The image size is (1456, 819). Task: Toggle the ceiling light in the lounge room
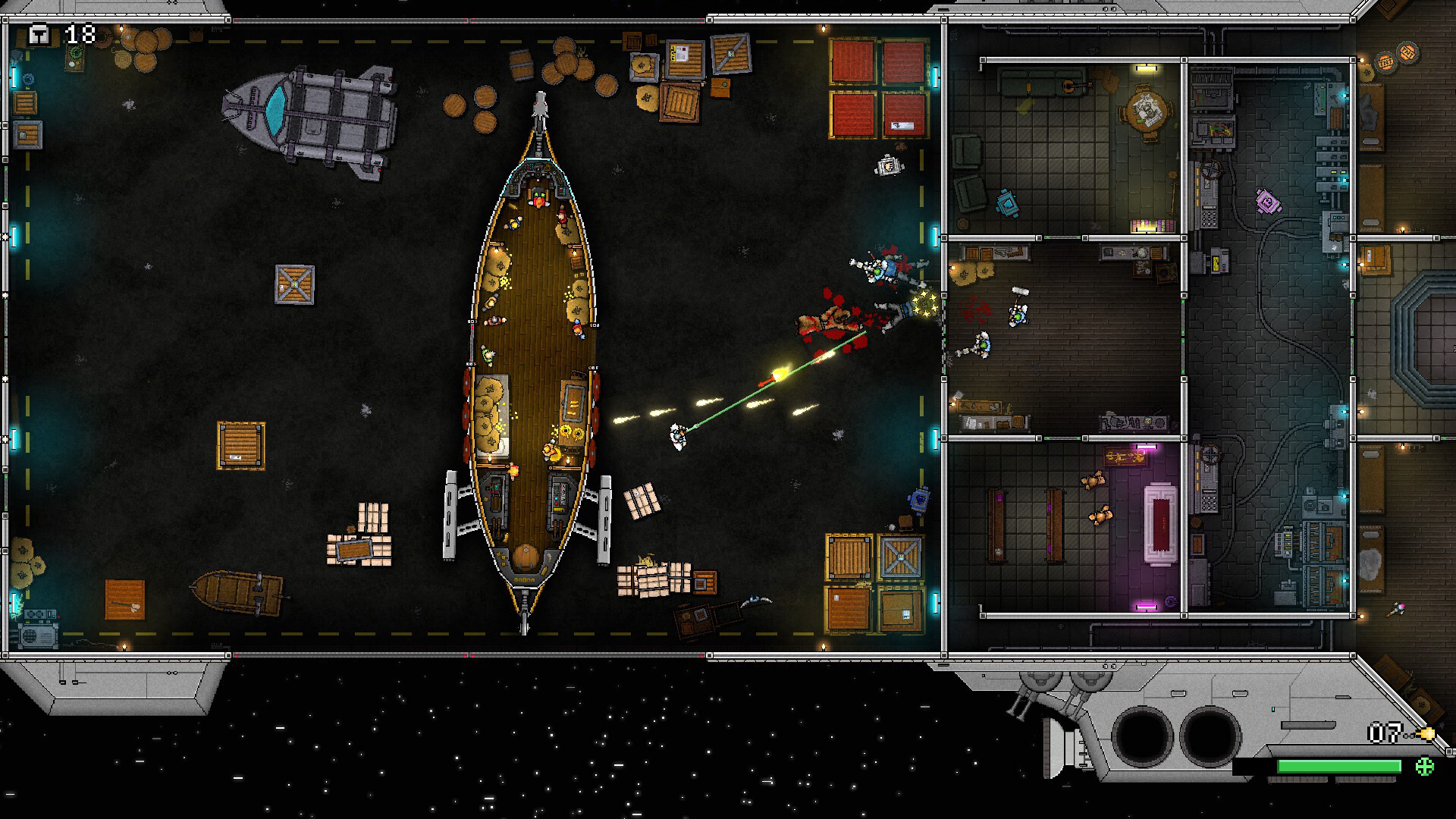(1146, 69)
